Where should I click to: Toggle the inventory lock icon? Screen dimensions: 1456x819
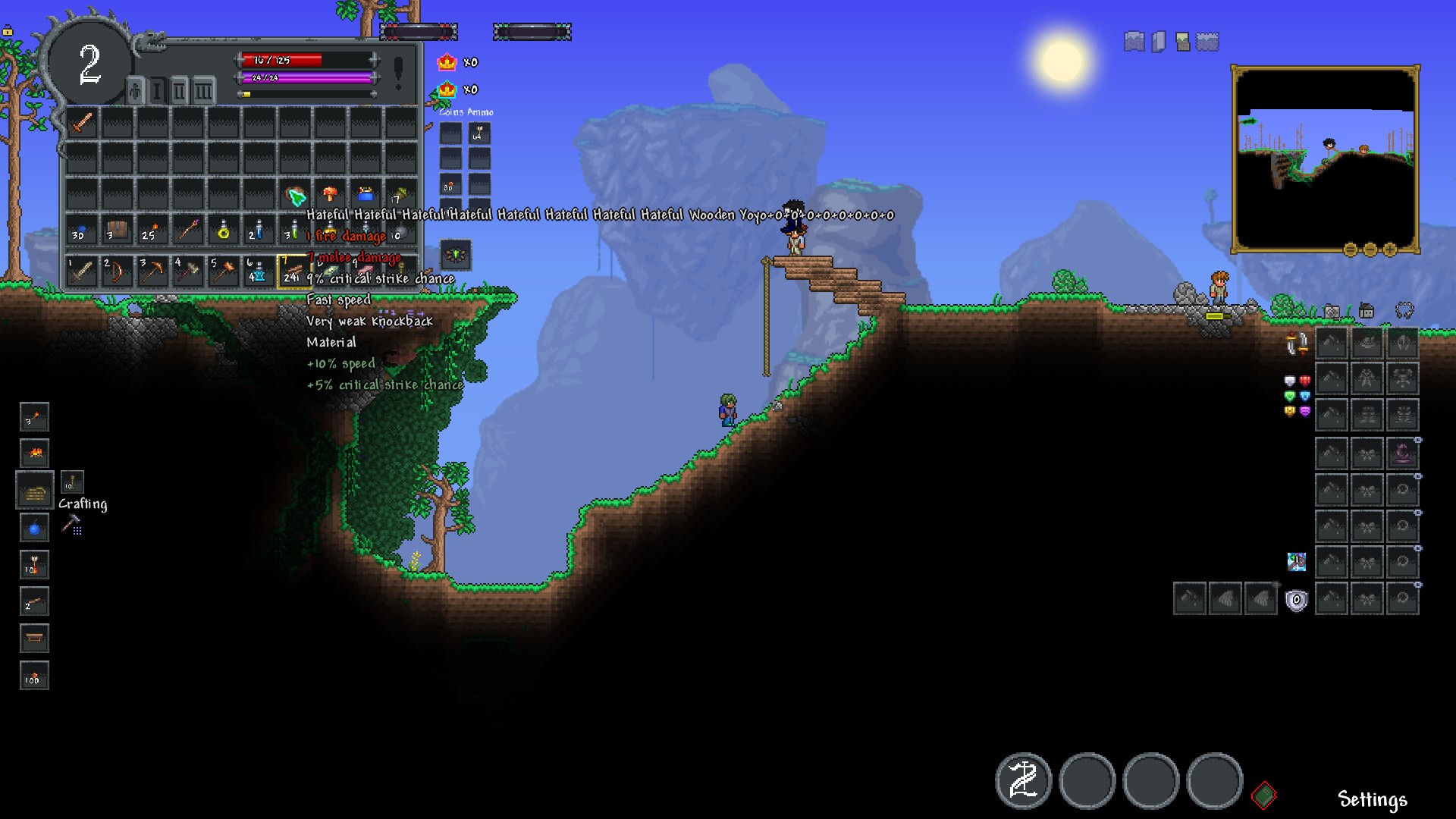(8, 31)
